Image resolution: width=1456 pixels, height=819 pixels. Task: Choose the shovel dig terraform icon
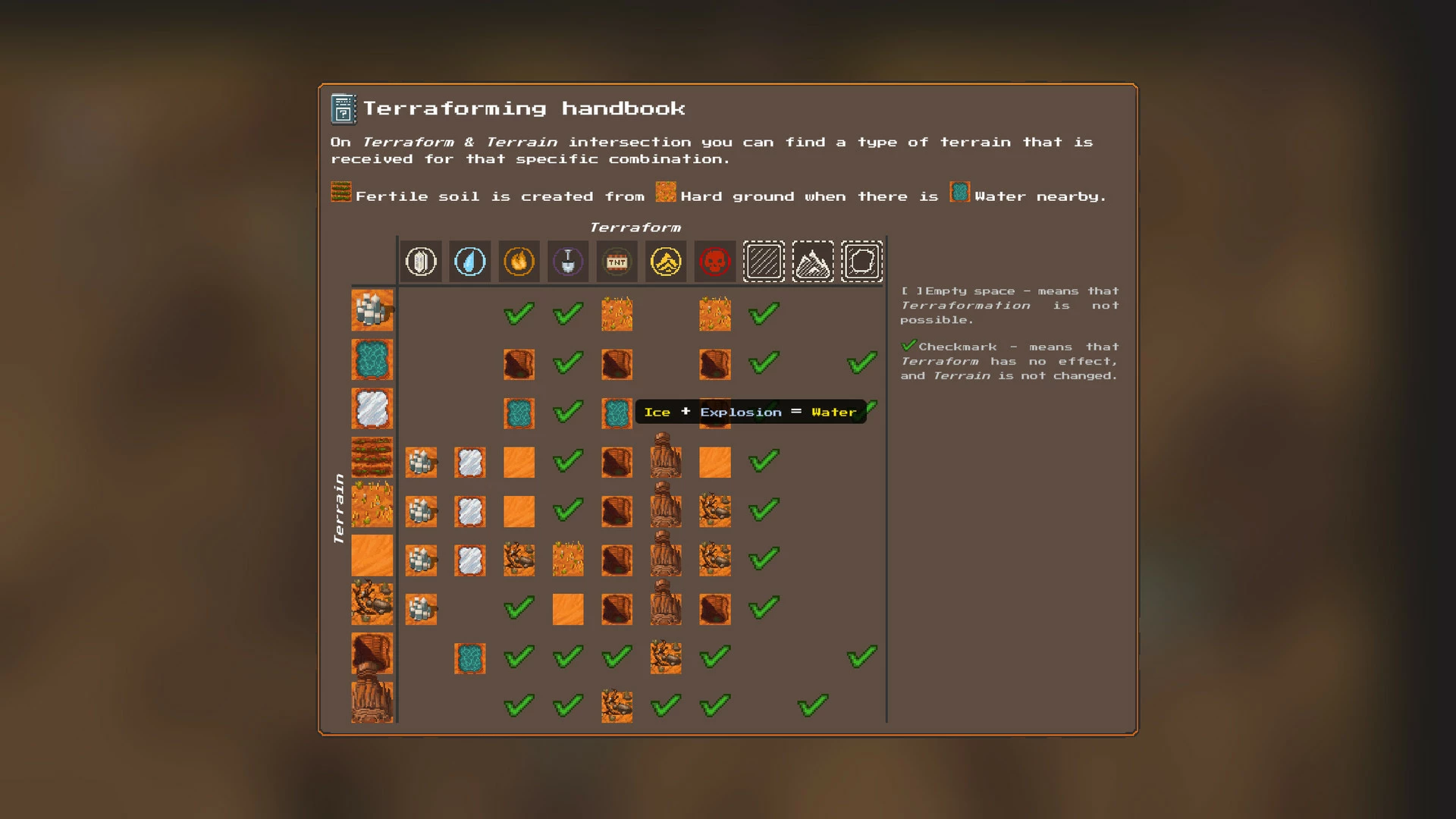(x=568, y=262)
